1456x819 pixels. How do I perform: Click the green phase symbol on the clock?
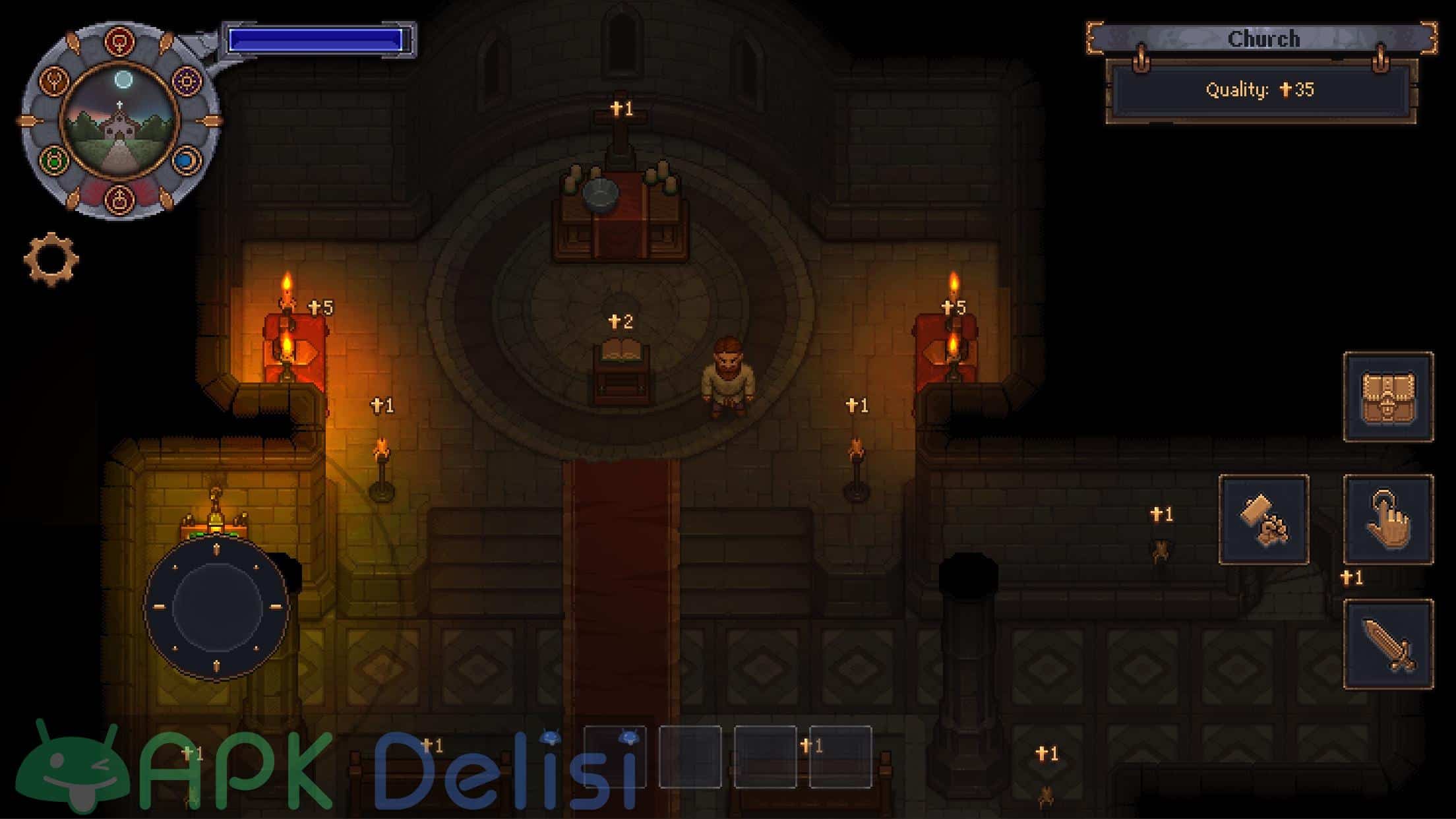53,160
